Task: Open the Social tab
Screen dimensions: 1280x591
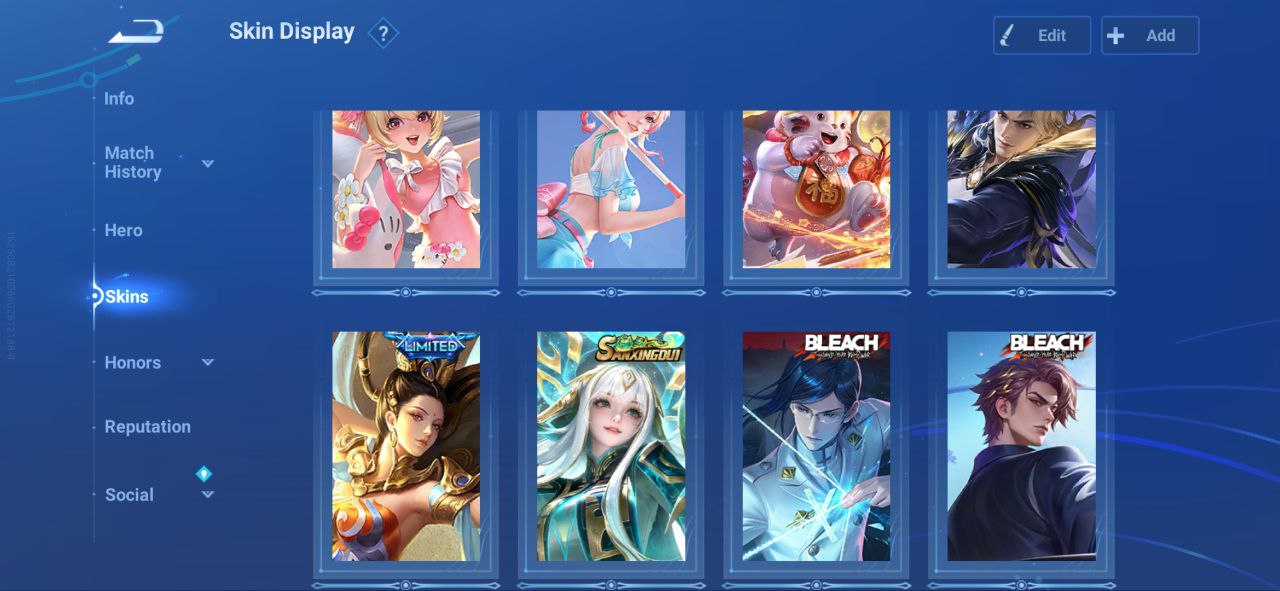Action: point(130,494)
